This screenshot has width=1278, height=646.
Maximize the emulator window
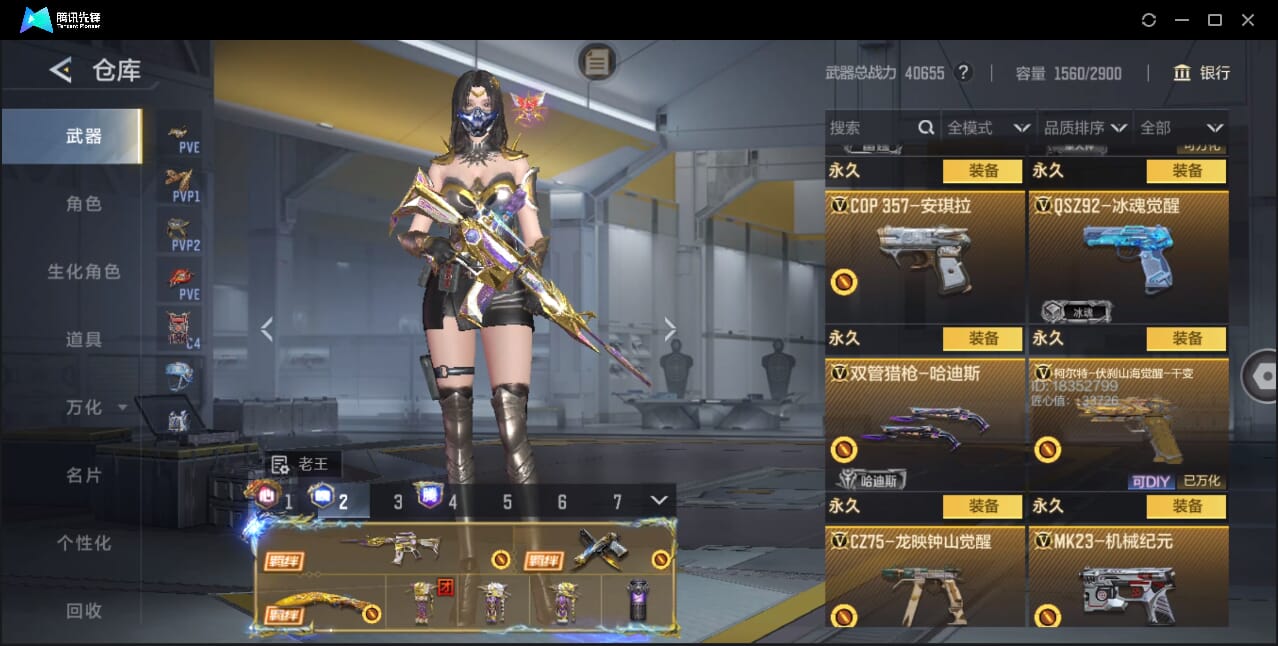click(1215, 20)
